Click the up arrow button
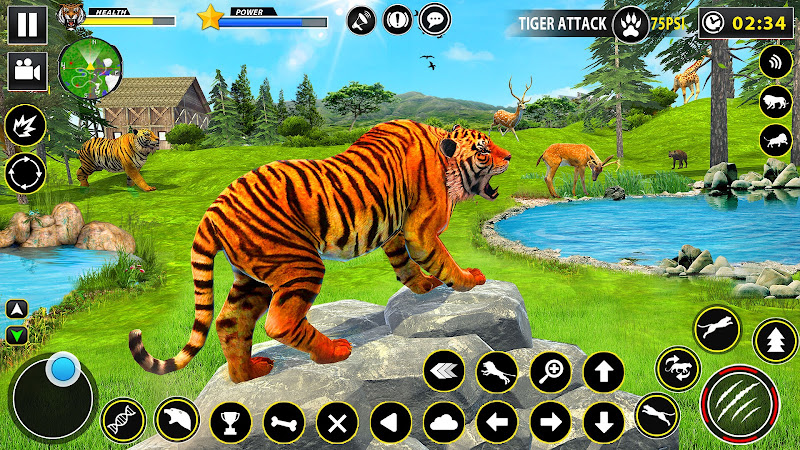Image resolution: width=800 pixels, height=450 pixels. pyautogui.click(x=603, y=372)
